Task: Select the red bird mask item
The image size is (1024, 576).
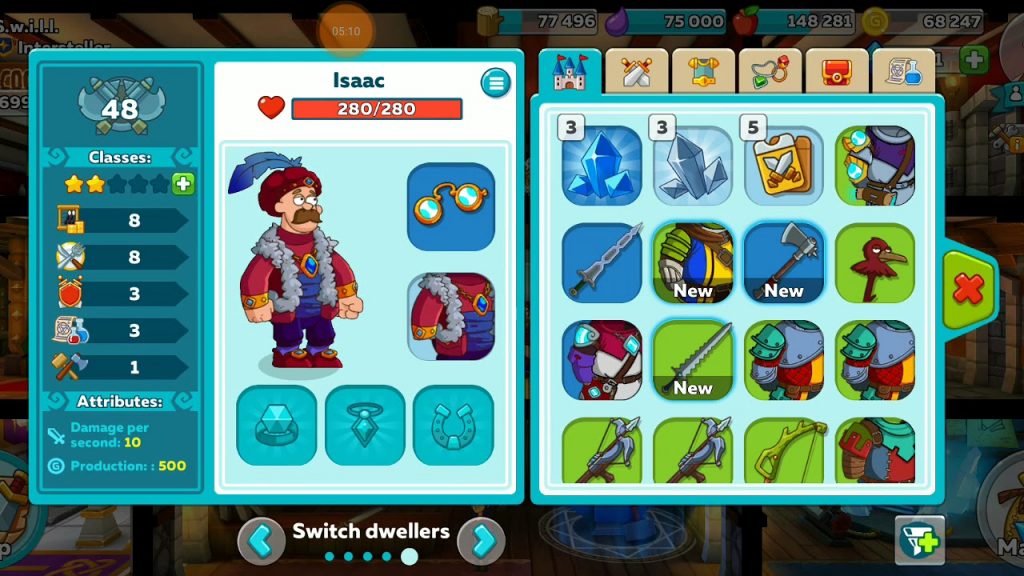Action: pos(875,262)
